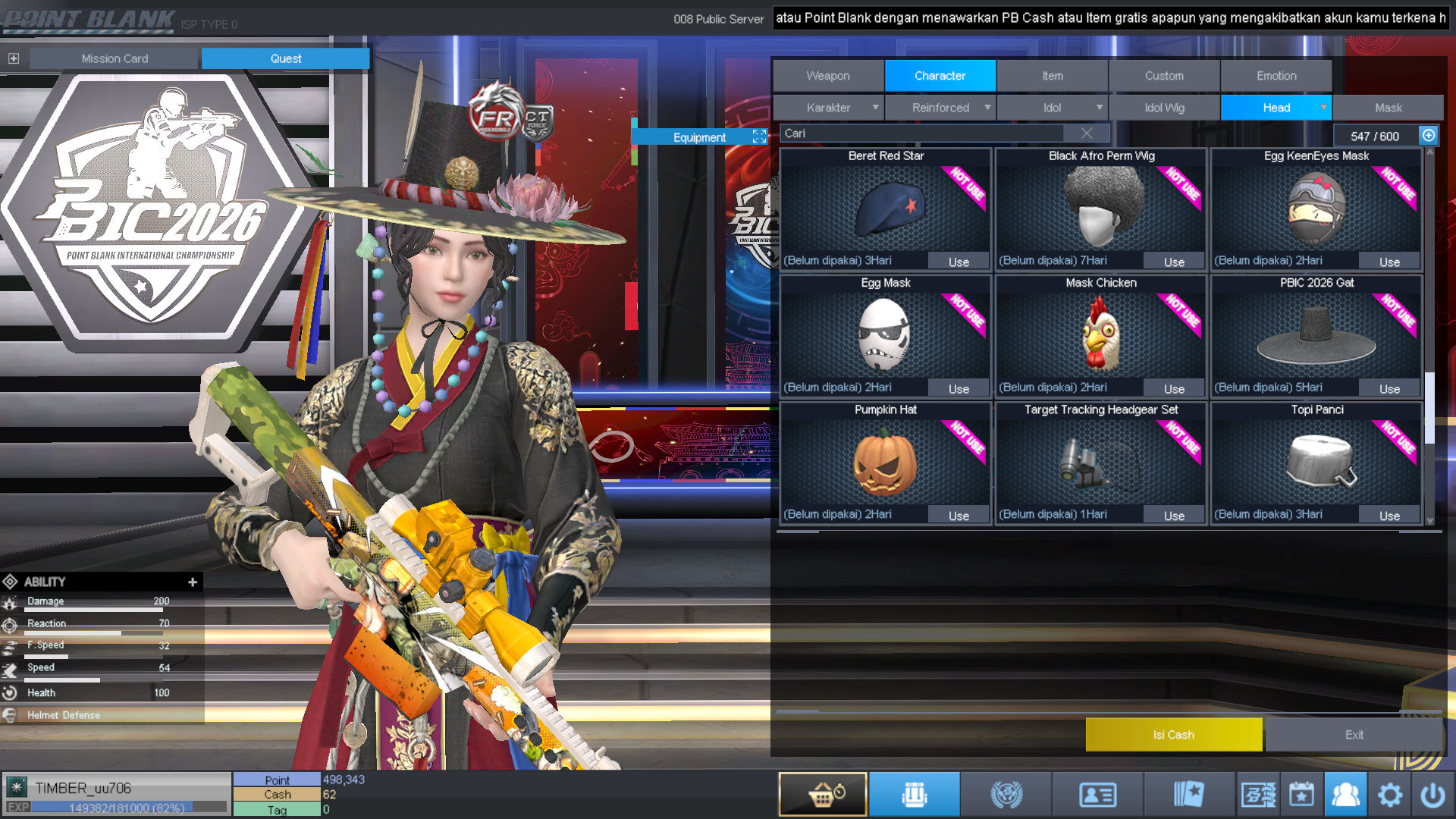
Task: Use the Topi Panci item
Action: 1389,516
